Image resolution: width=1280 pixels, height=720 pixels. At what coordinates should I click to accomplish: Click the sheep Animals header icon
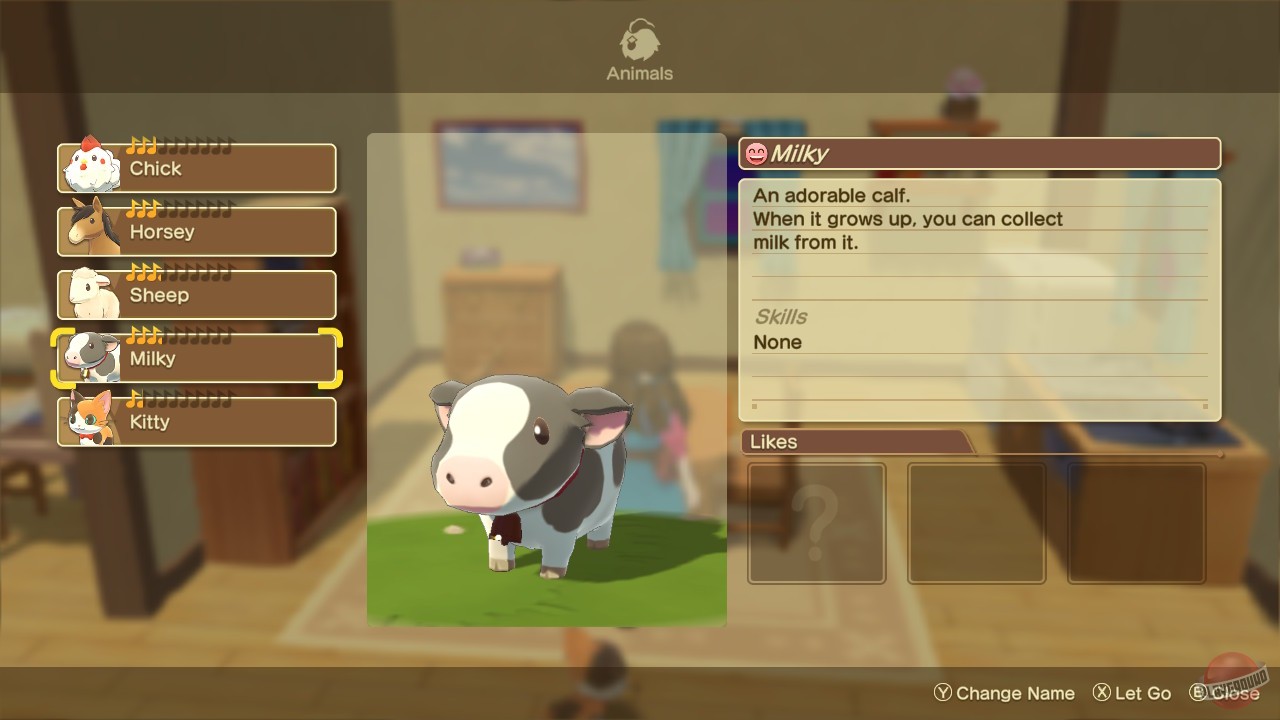point(639,38)
